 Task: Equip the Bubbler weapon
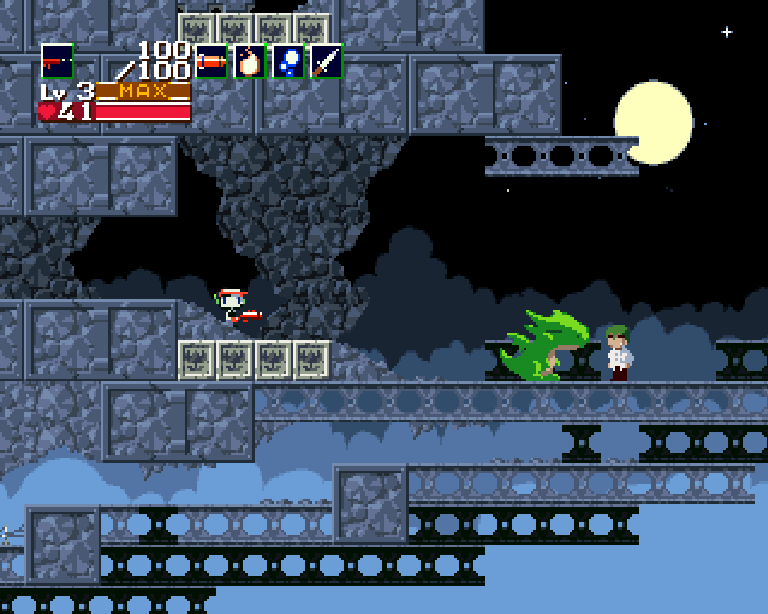[x=288, y=61]
